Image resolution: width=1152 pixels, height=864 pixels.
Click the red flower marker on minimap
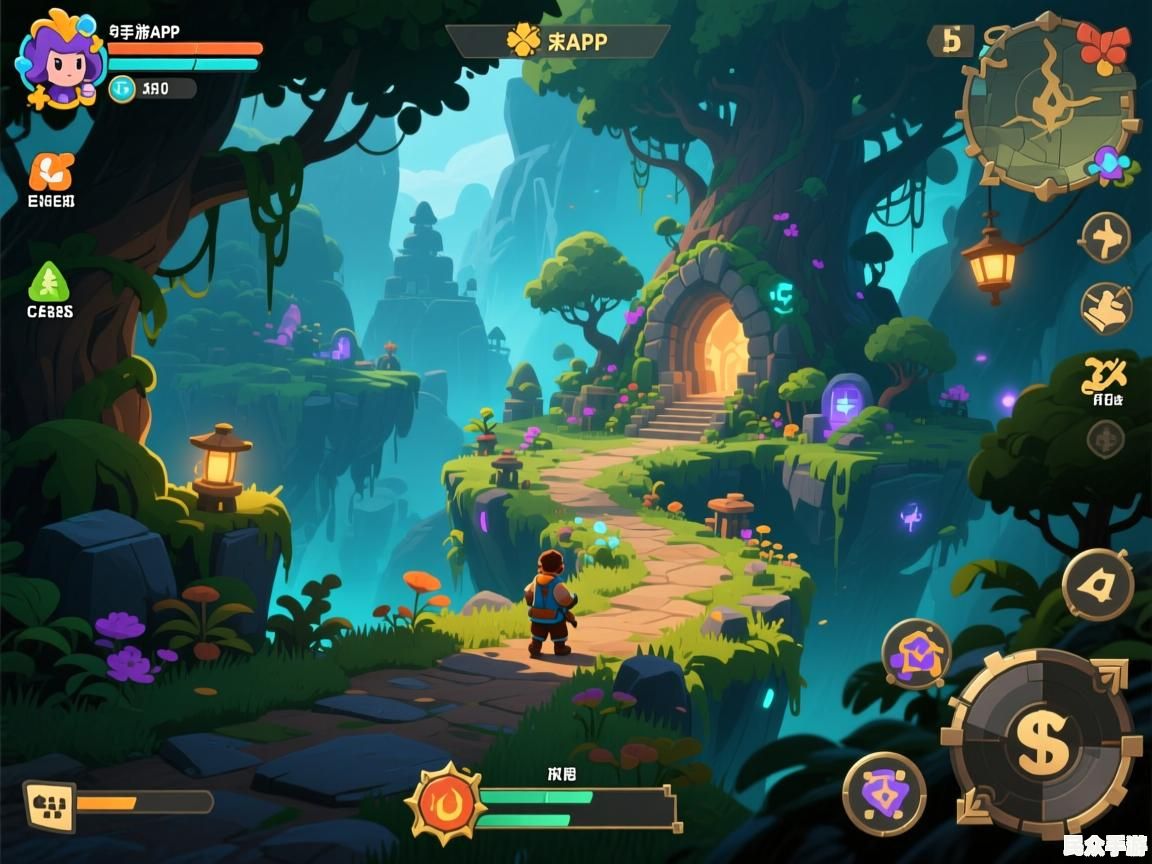[1103, 45]
